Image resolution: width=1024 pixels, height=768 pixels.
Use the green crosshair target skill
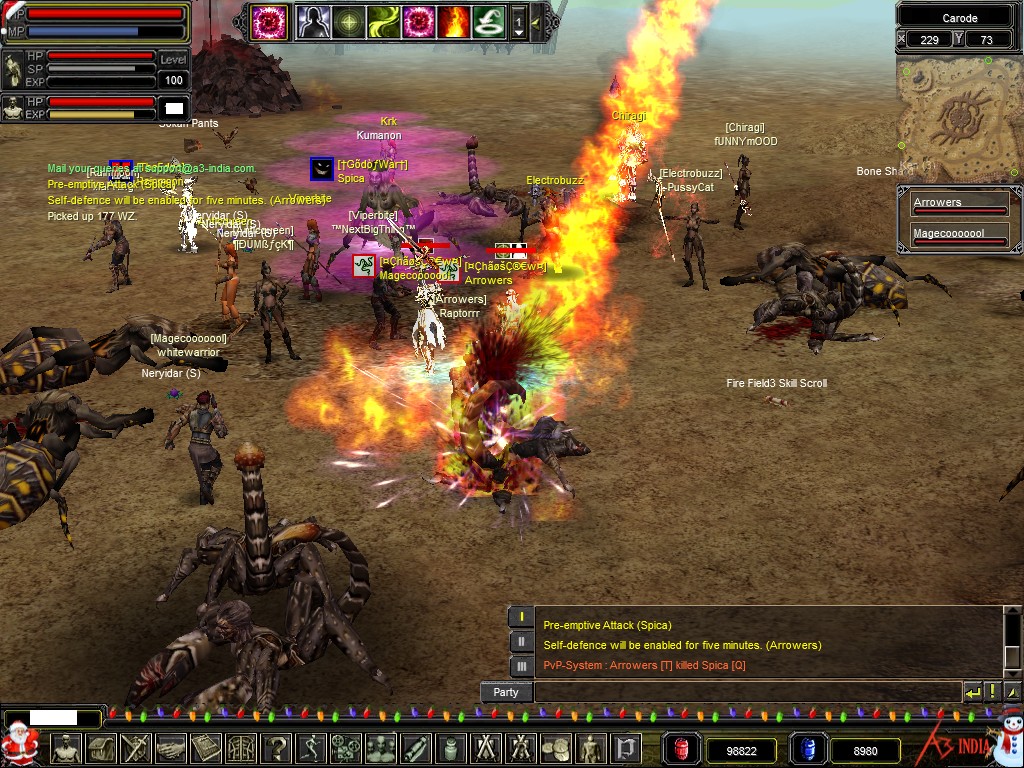pos(348,21)
